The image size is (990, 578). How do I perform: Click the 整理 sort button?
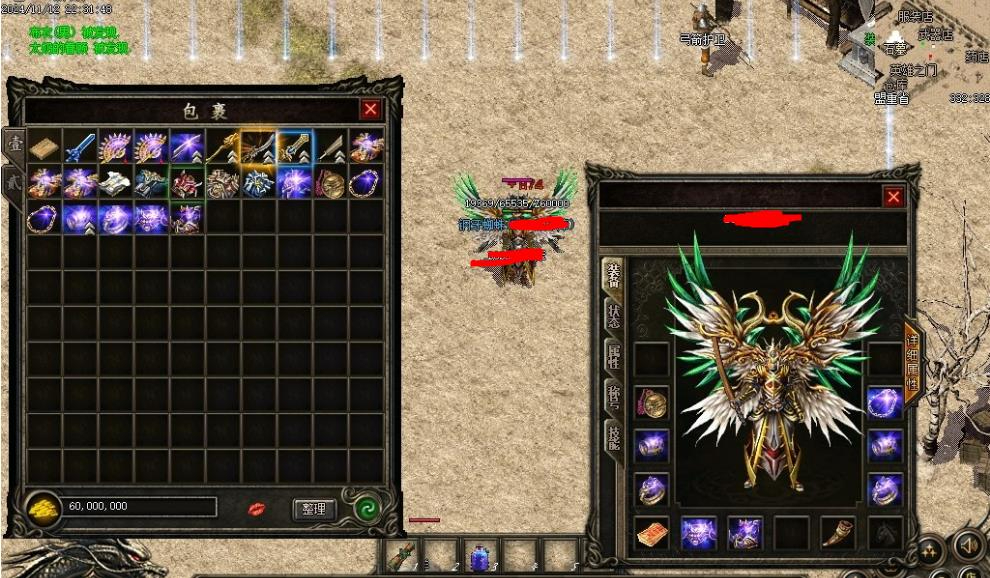point(314,509)
